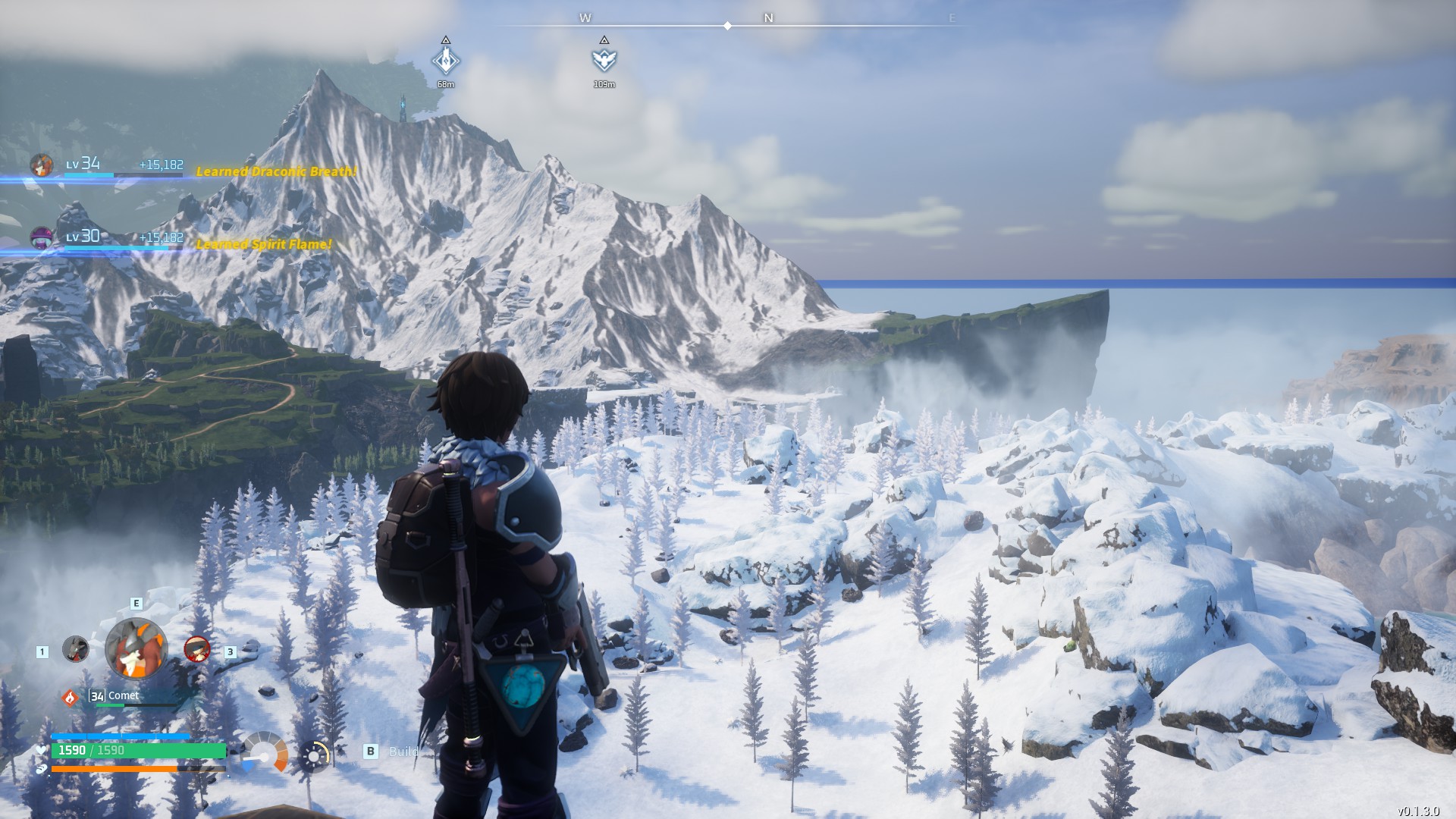Select the active pal Comet's large portrait
1456x819 pixels.
(x=136, y=648)
